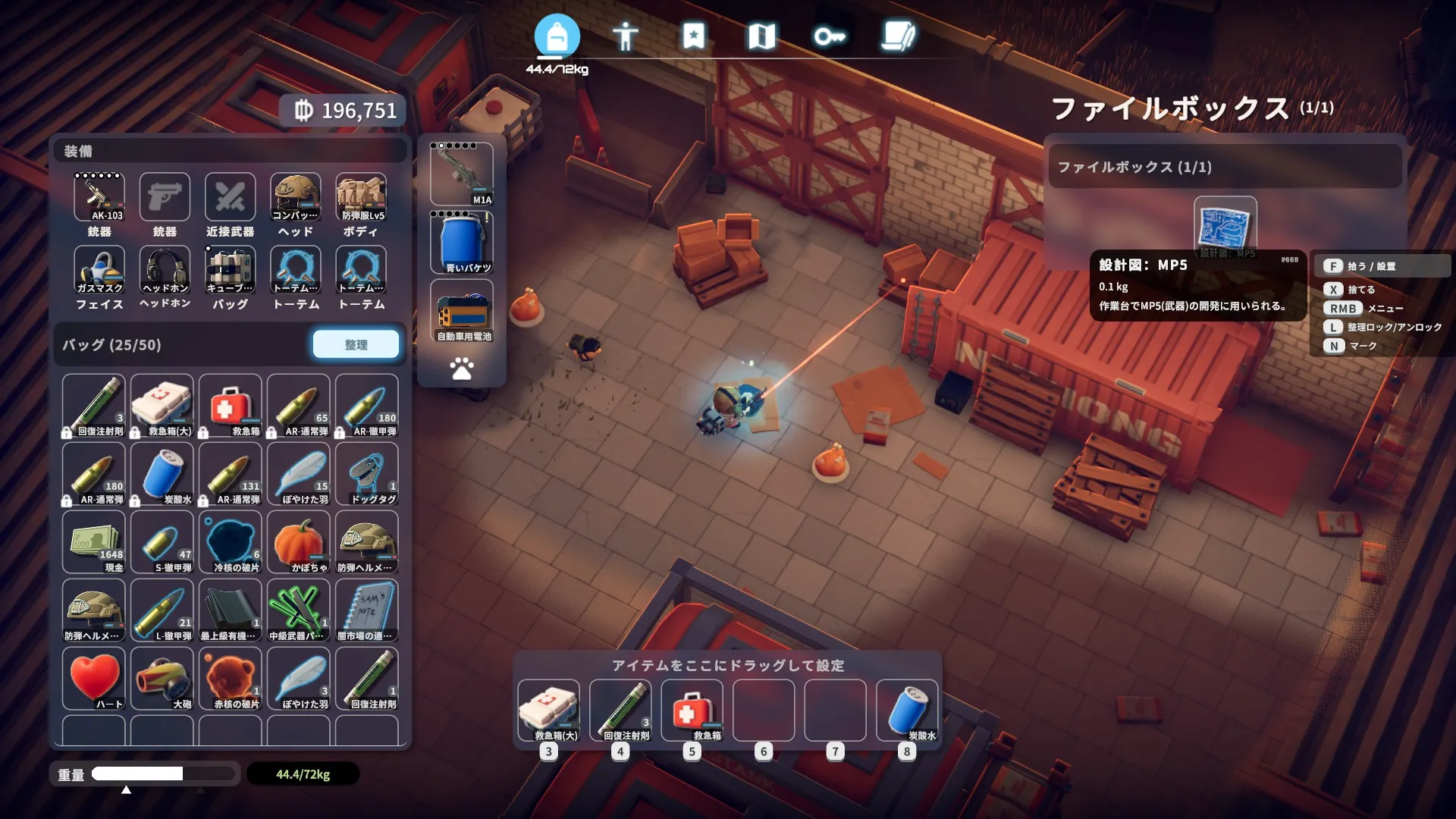Pick the car battery slot
Screen dimensions: 1456x819
click(462, 310)
